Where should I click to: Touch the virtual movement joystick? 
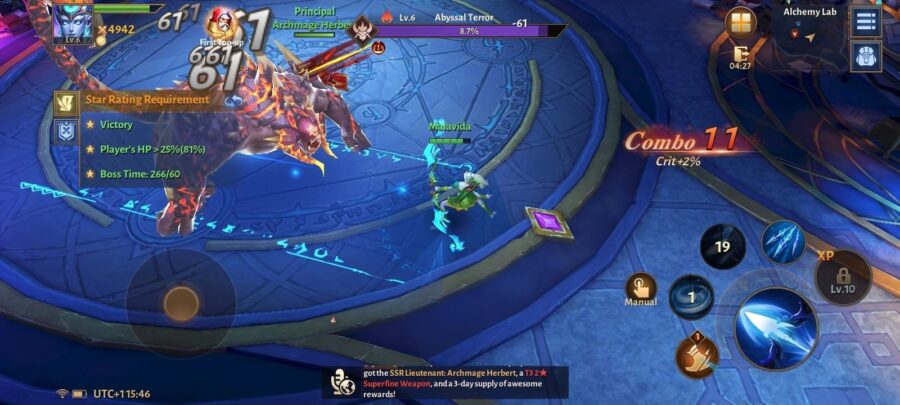[x=181, y=302]
